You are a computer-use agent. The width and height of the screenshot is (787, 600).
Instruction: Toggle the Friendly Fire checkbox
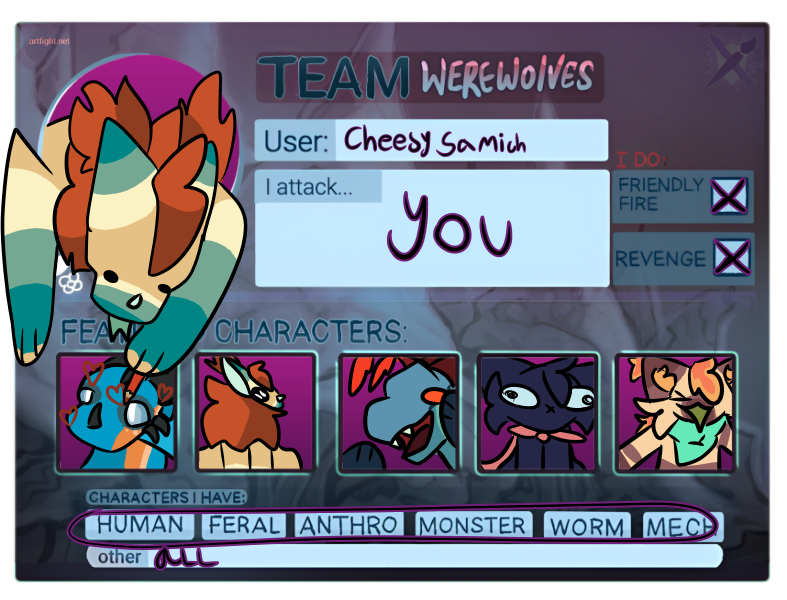pyautogui.click(x=729, y=196)
